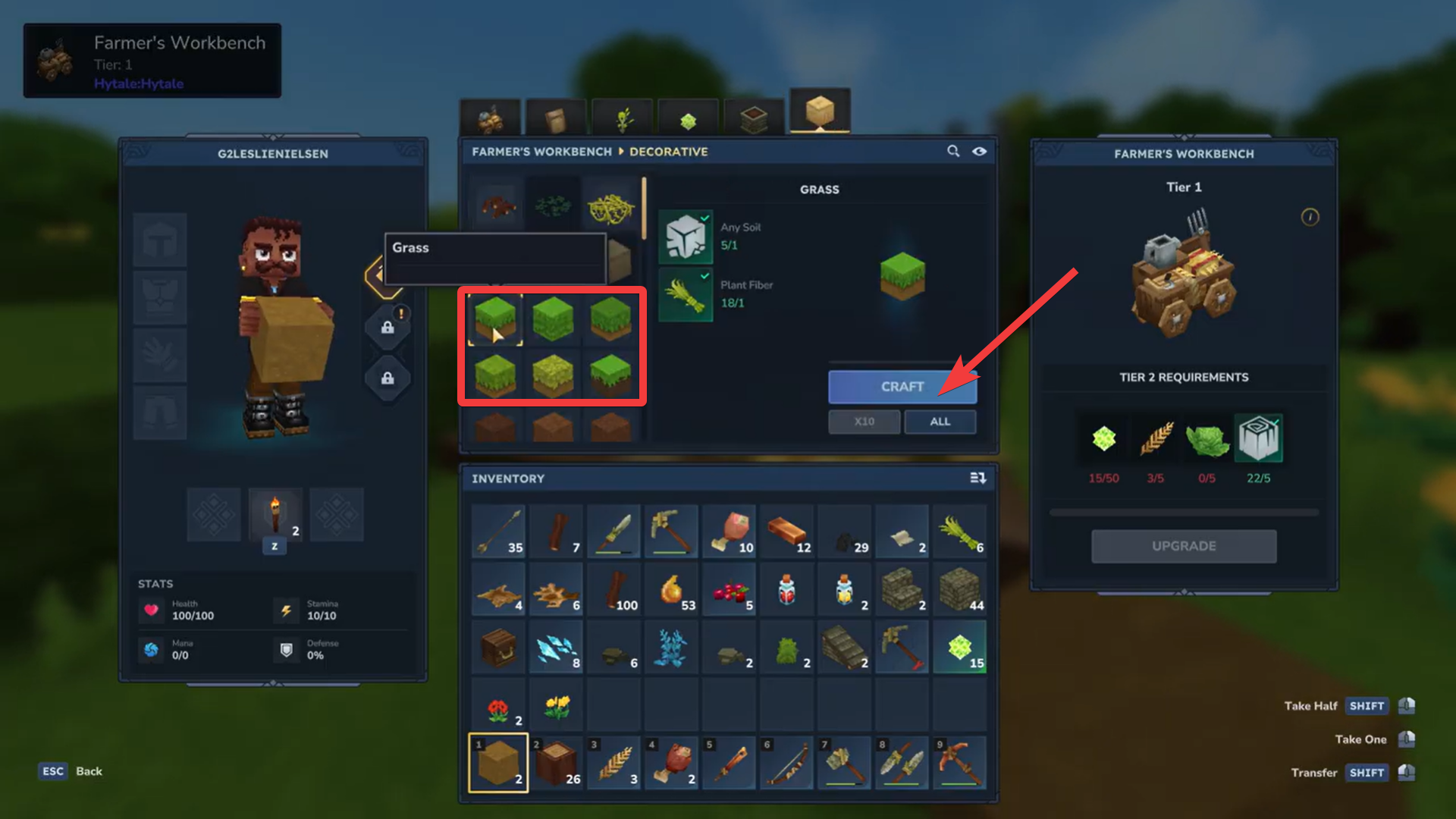Click the ALL craft quantity button
Image resolution: width=1456 pixels, height=819 pixels.
pos(940,422)
